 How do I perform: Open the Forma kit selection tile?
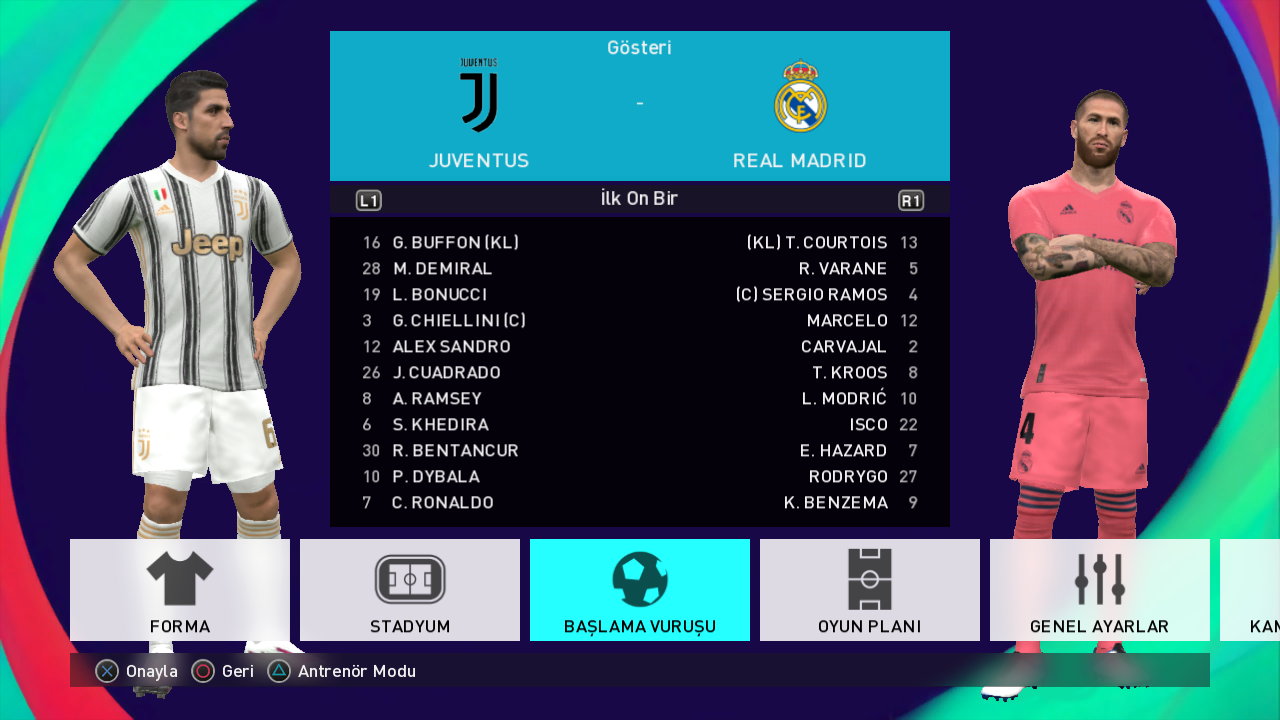(x=180, y=590)
